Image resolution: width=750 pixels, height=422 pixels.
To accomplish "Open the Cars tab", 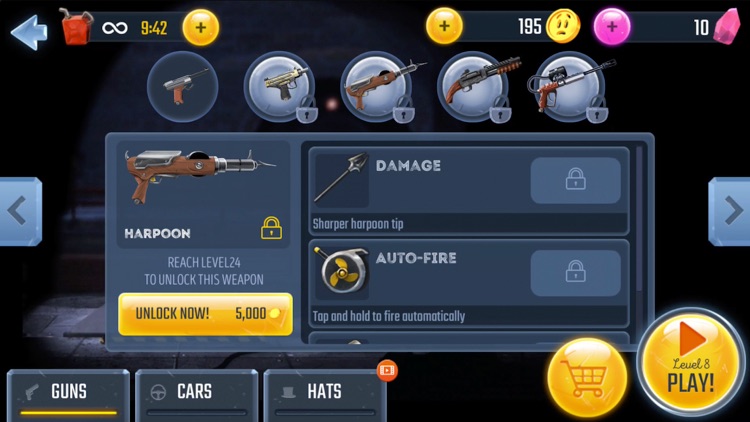I will (x=195, y=392).
